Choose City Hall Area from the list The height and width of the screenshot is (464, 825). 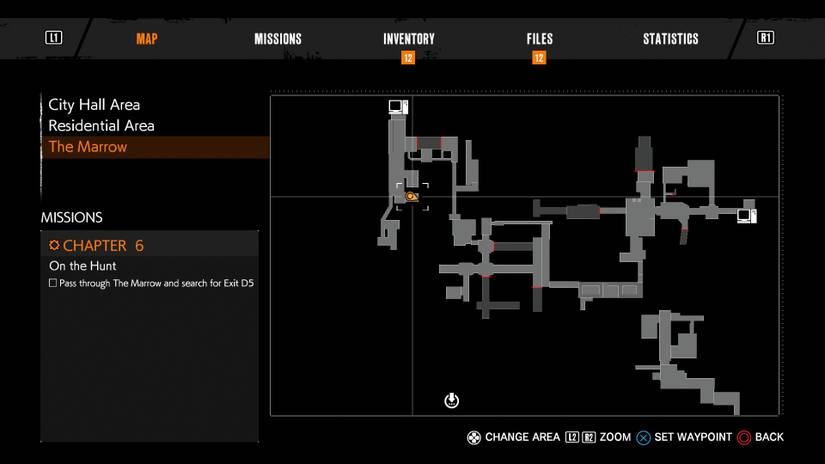[x=94, y=104]
